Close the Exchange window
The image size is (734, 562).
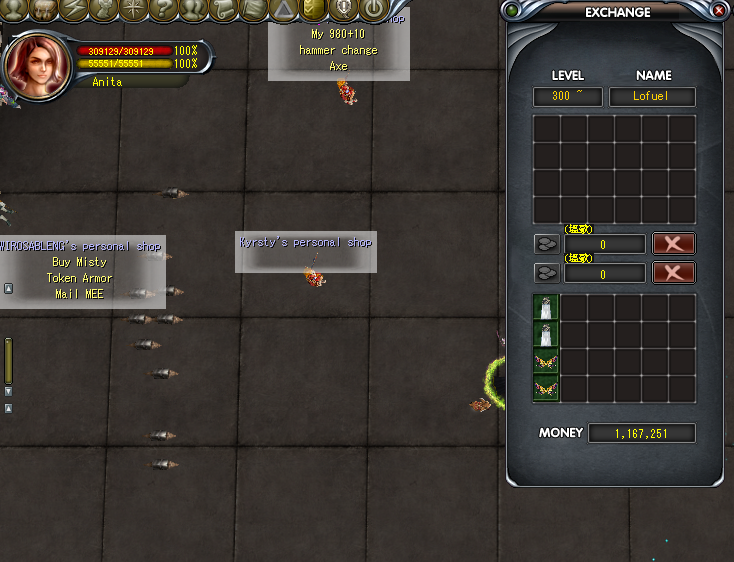(x=719, y=11)
